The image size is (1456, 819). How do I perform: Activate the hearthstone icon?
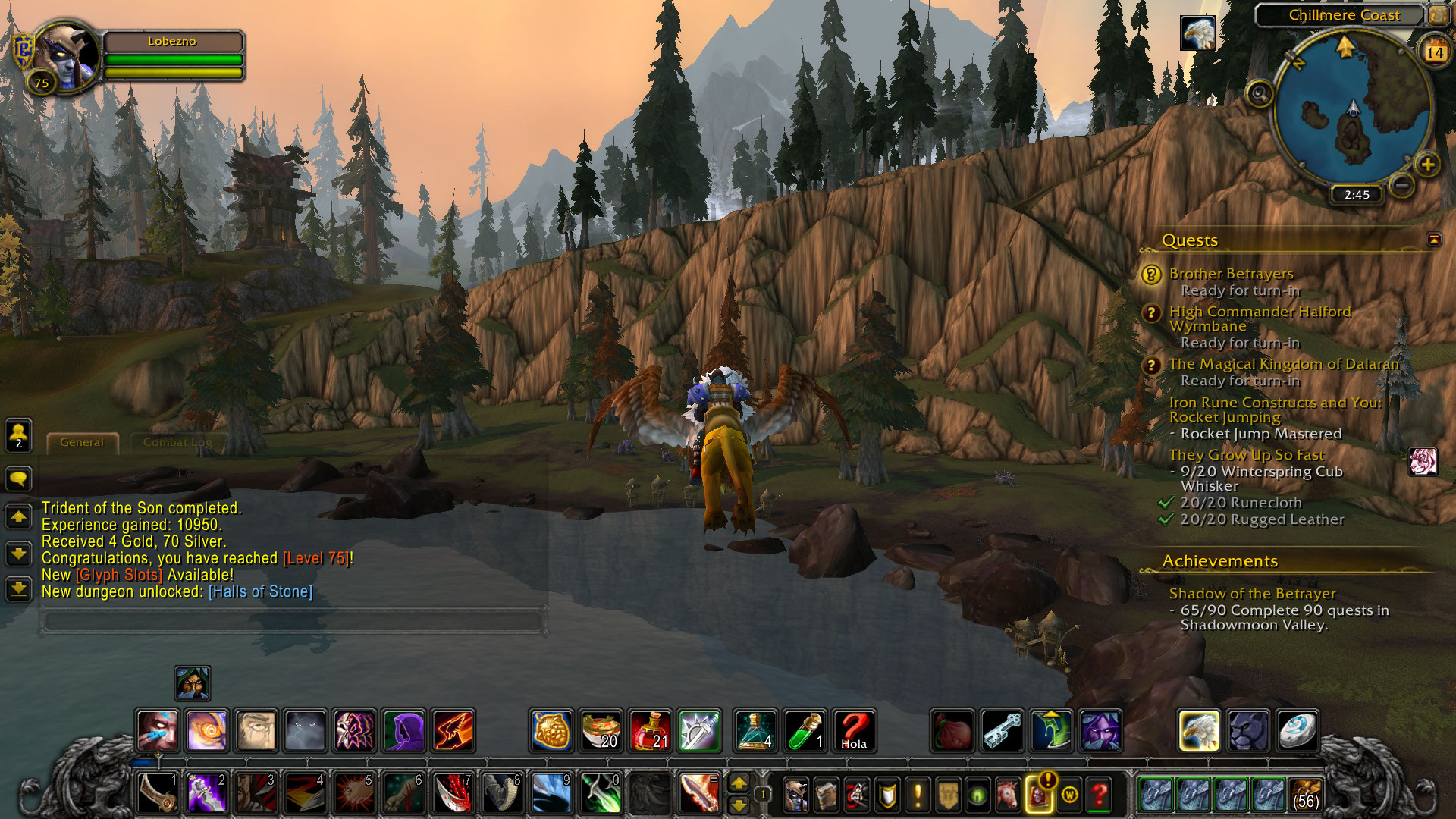(x=1298, y=730)
